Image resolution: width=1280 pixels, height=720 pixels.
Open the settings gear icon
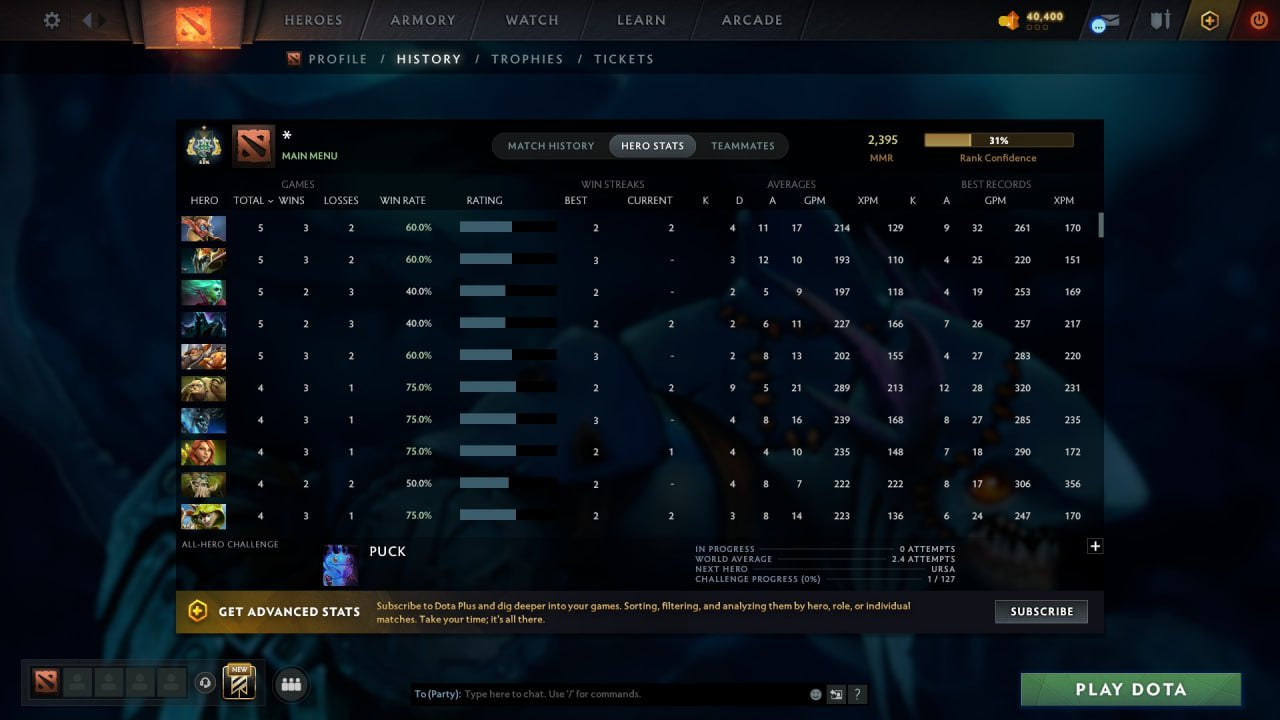[x=51, y=19]
